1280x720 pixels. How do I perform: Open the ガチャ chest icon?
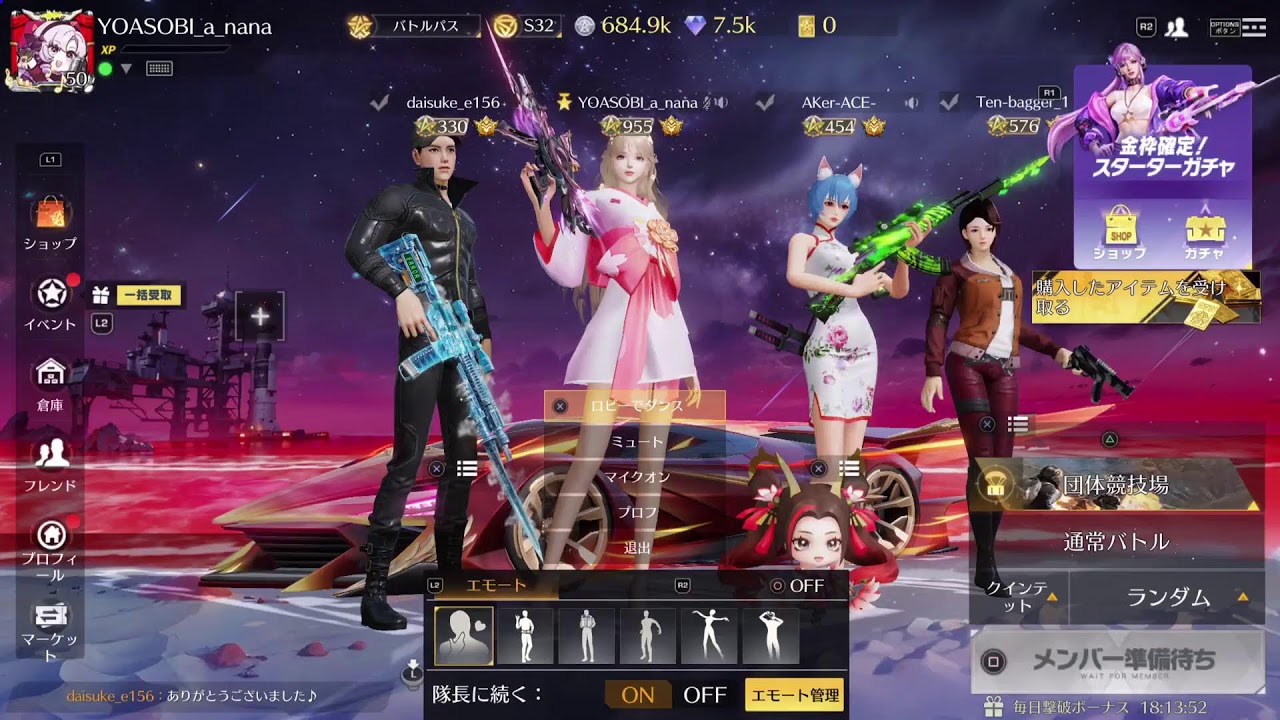click(1204, 236)
